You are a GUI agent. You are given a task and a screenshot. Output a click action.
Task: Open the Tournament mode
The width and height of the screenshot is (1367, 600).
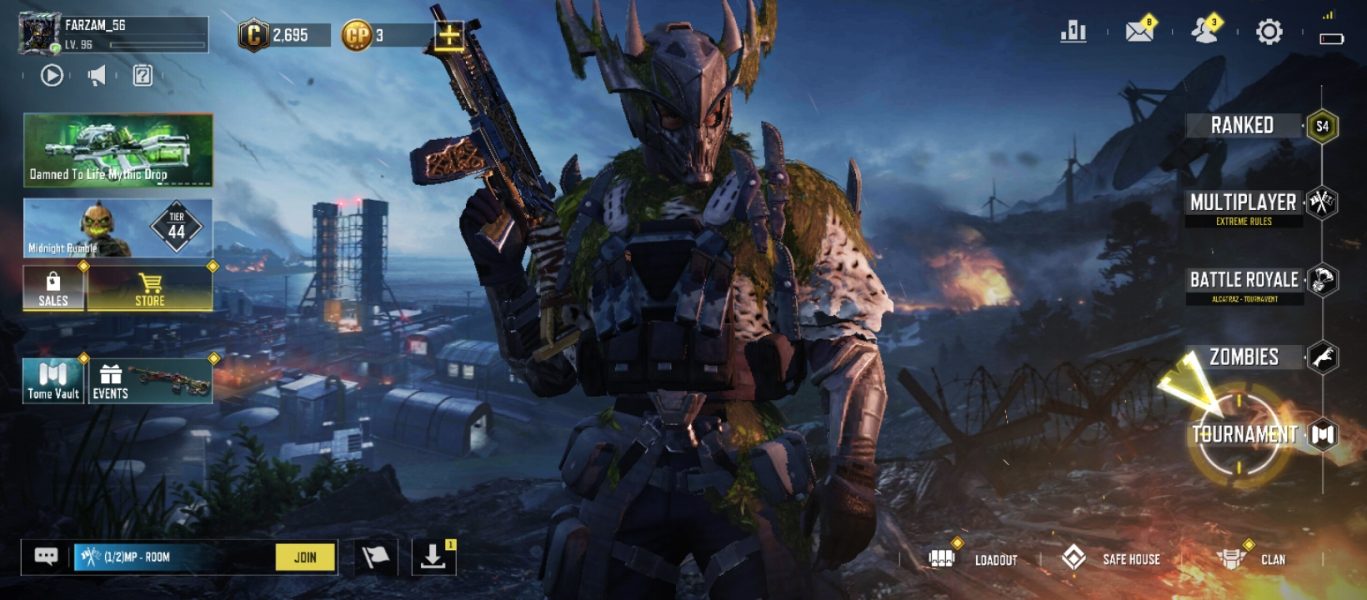[1244, 434]
